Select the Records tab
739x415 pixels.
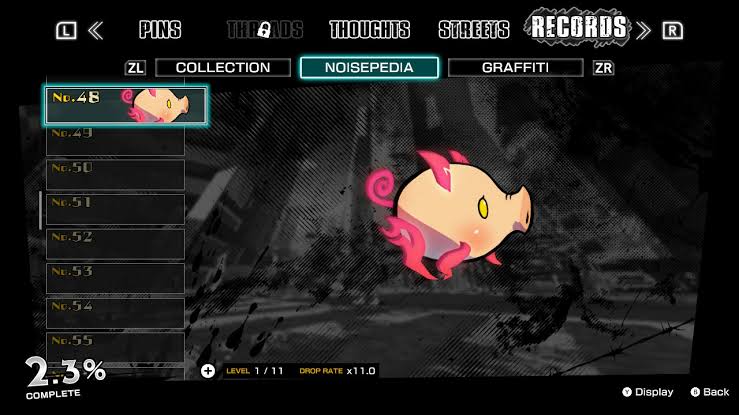(579, 28)
